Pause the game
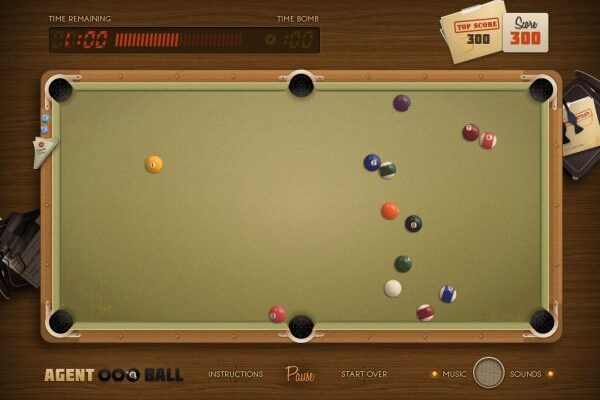600x400 pixels. click(300, 374)
